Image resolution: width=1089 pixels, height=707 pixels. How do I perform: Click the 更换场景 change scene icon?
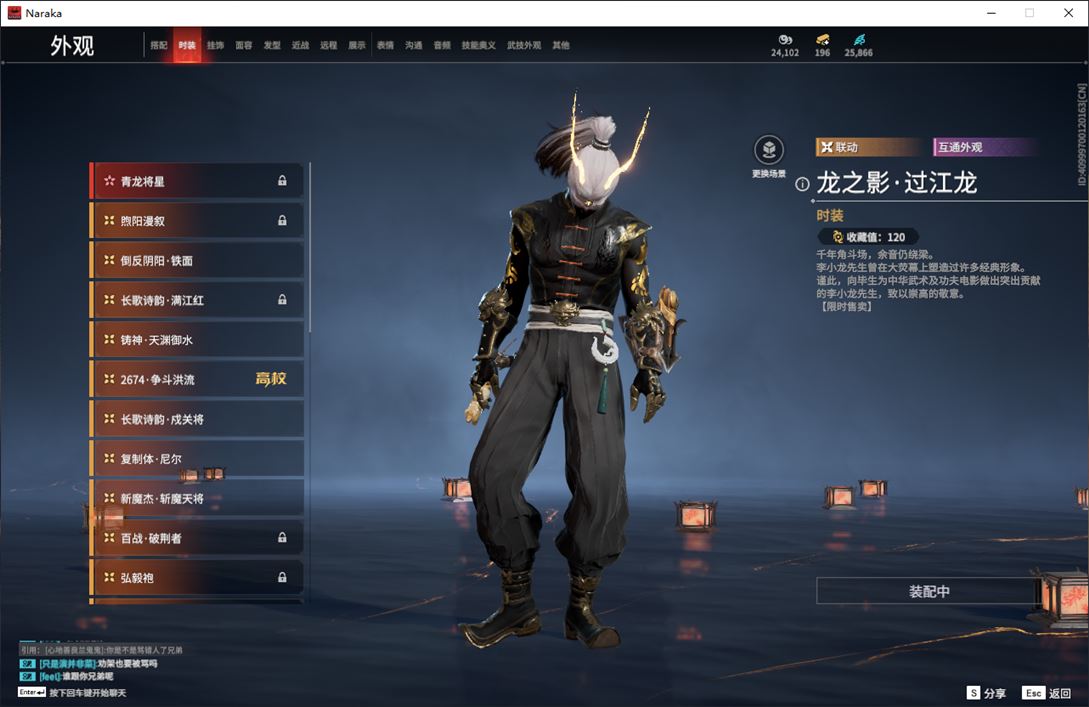point(769,151)
